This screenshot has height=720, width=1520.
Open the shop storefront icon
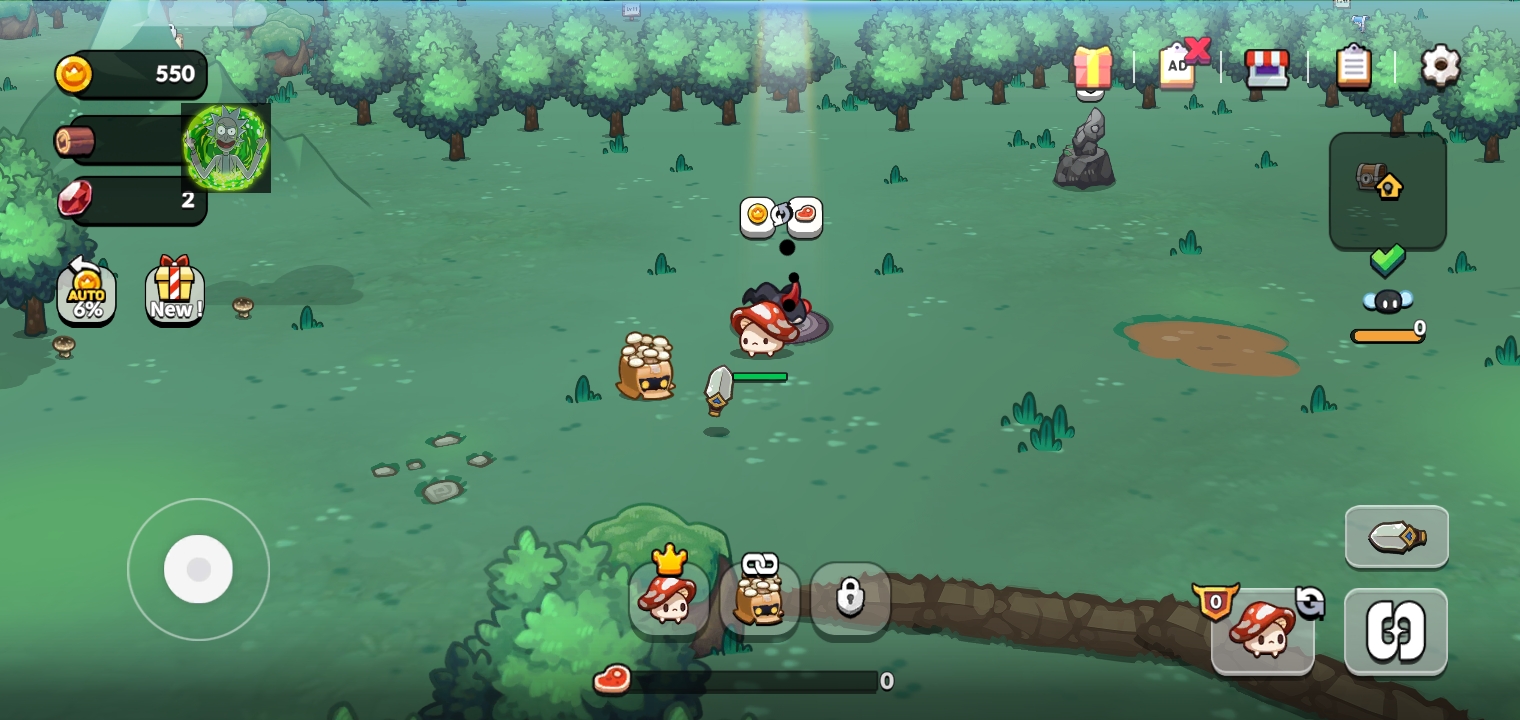[1266, 68]
